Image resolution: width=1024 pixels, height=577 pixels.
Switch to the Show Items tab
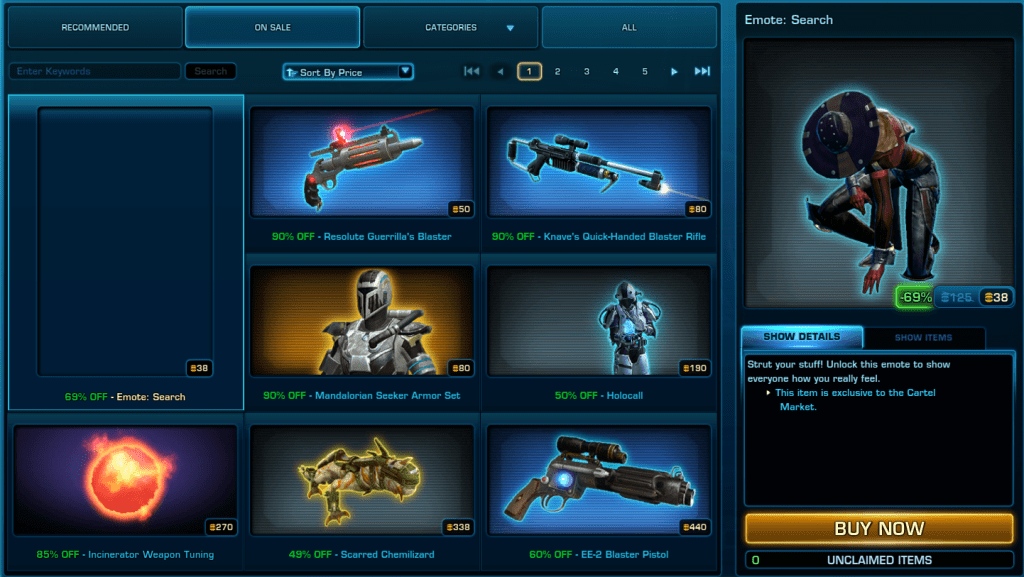tap(923, 338)
